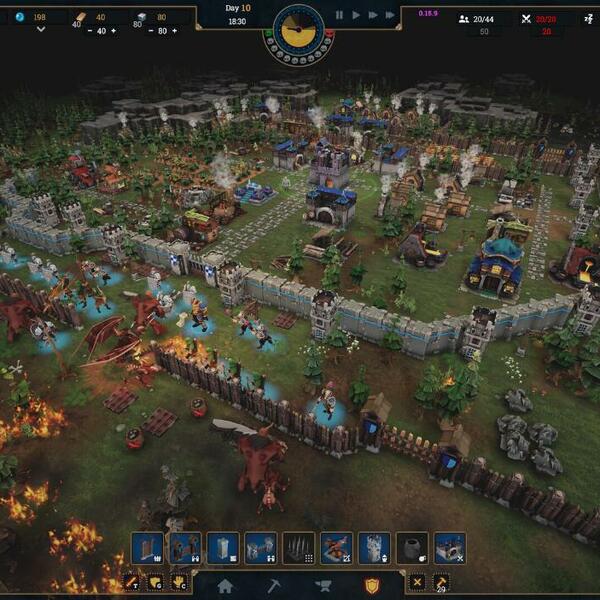The height and width of the screenshot is (600, 600).
Task: Pause the game speed
Action: point(339,15)
